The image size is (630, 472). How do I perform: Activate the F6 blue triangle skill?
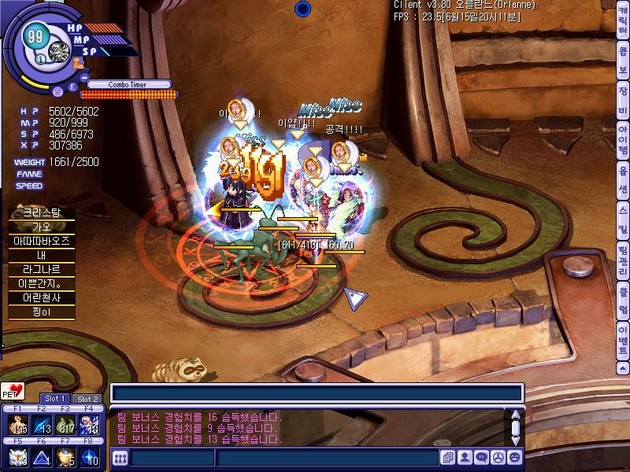42,458
